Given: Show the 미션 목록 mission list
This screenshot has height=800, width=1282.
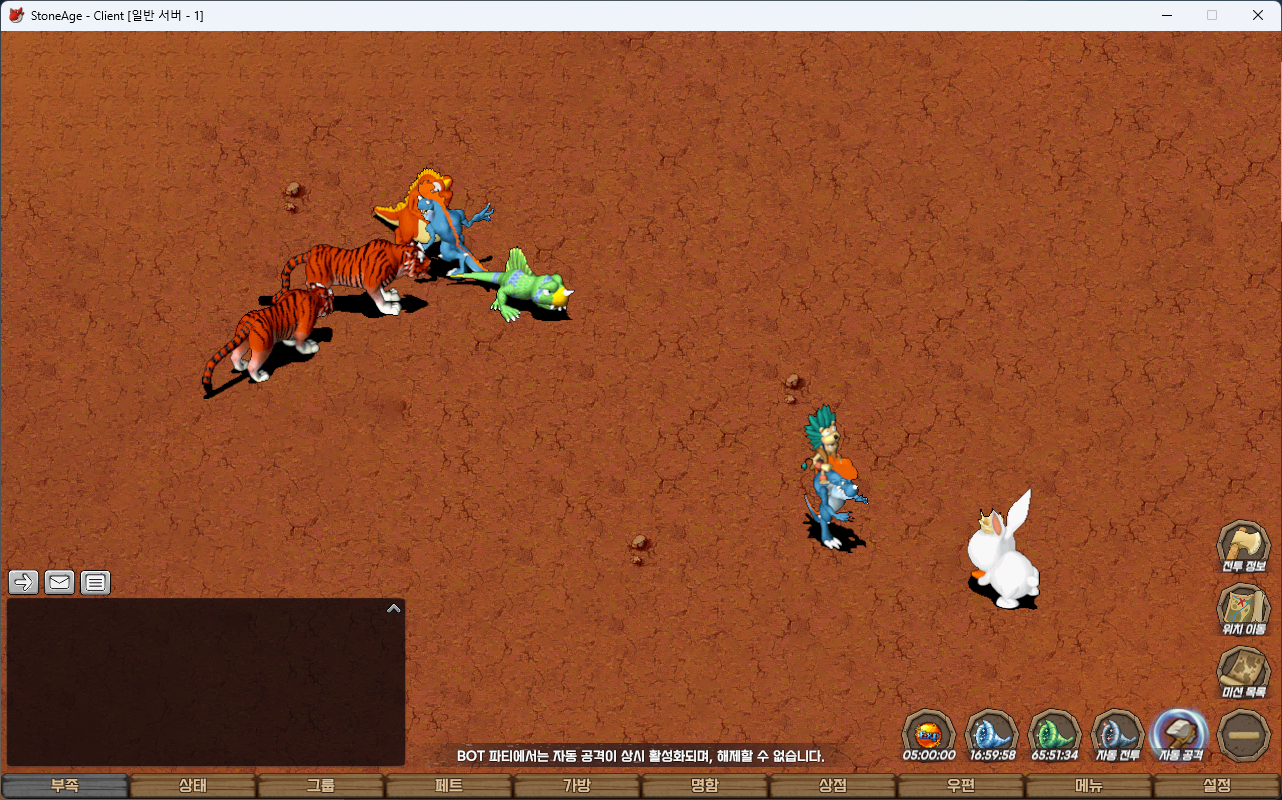Looking at the screenshot, I should click(1243, 671).
